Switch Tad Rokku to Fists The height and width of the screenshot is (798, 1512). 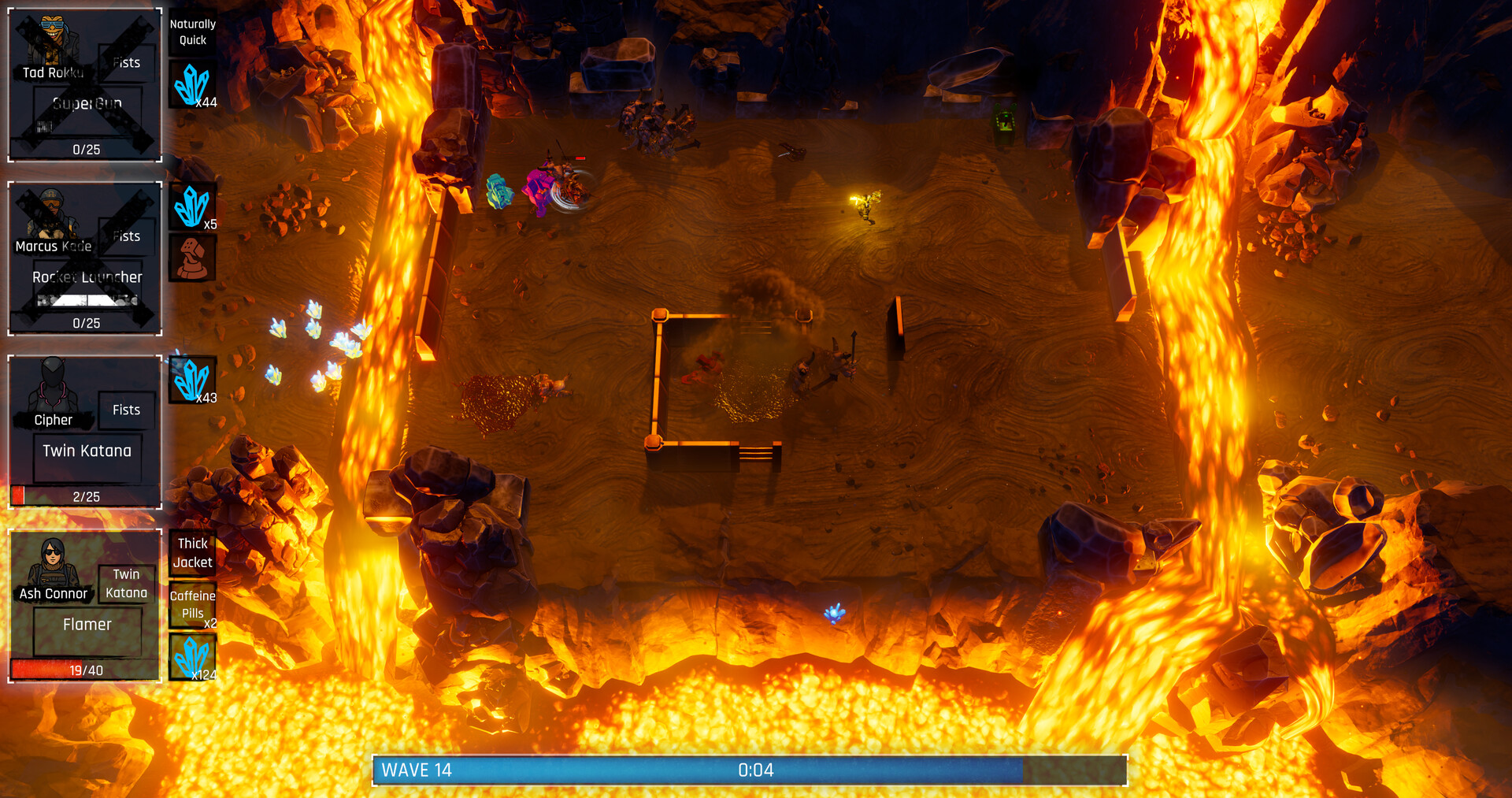(125, 63)
